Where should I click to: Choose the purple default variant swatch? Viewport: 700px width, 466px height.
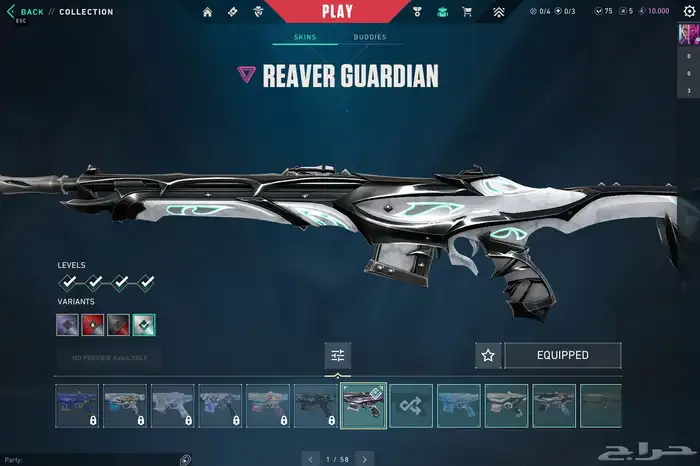[x=69, y=325]
